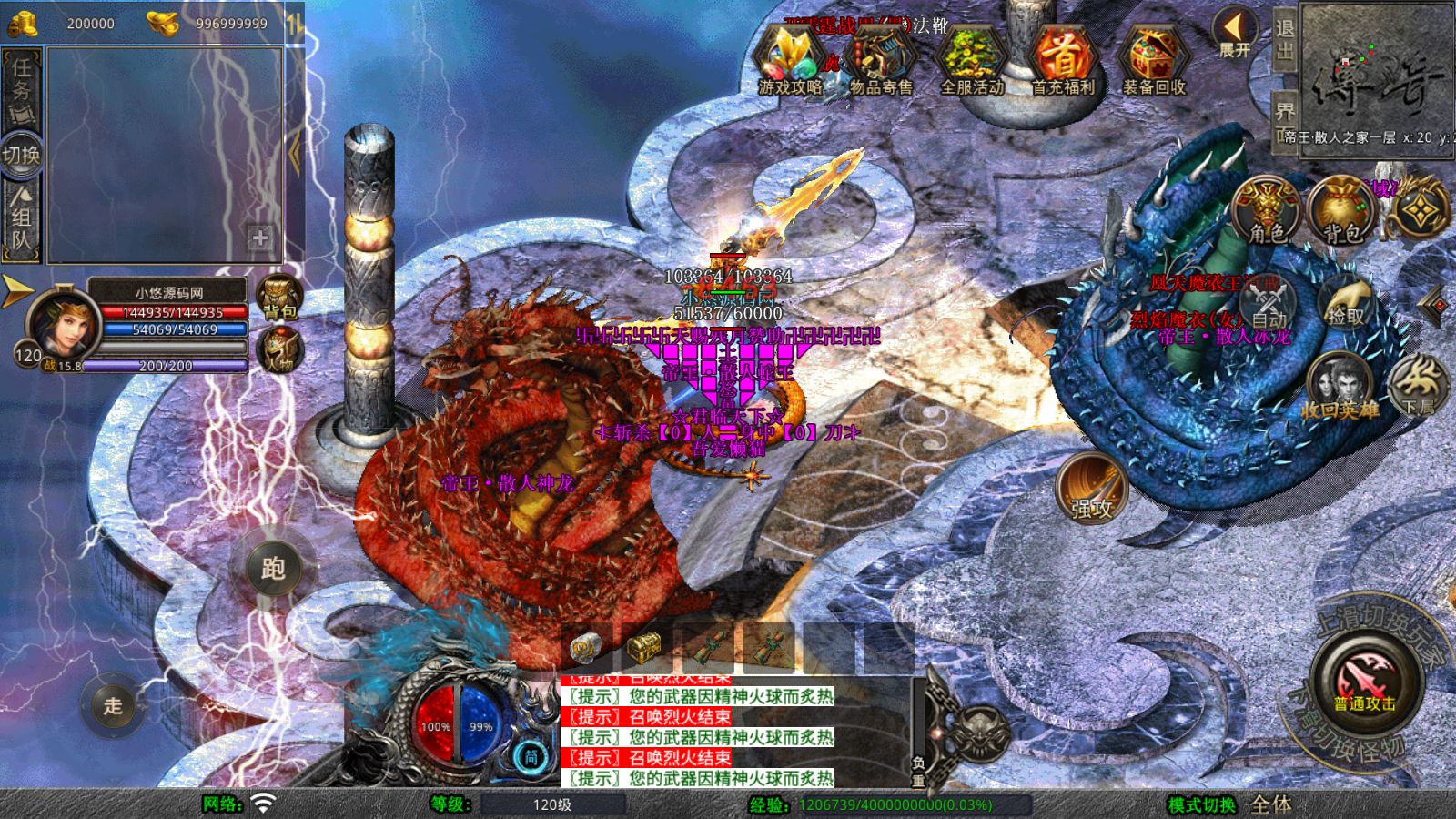1456x819 pixels.
Task: Click the 退出 exit button
Action: click(1284, 38)
